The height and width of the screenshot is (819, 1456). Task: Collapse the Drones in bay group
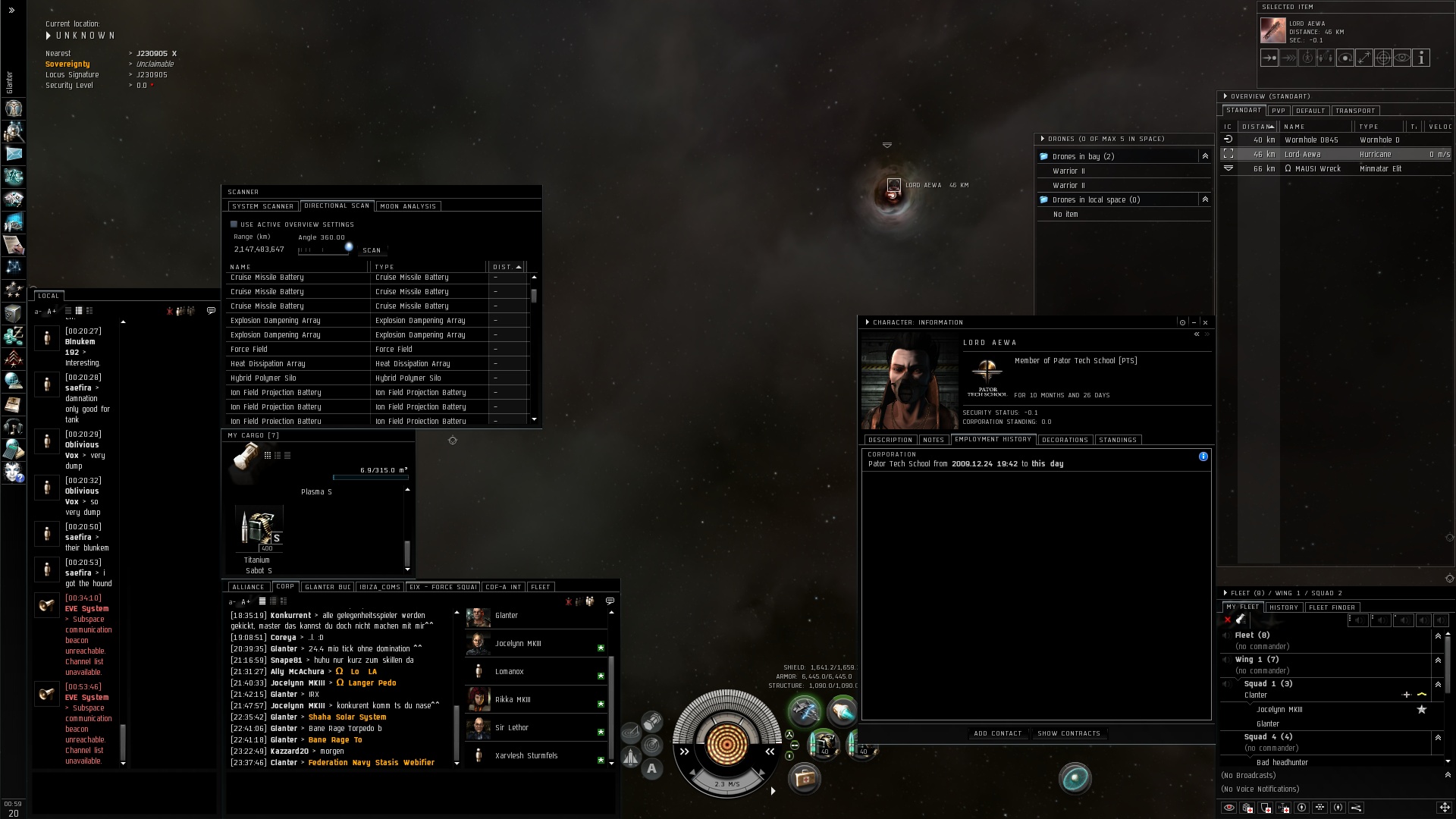point(1205,156)
